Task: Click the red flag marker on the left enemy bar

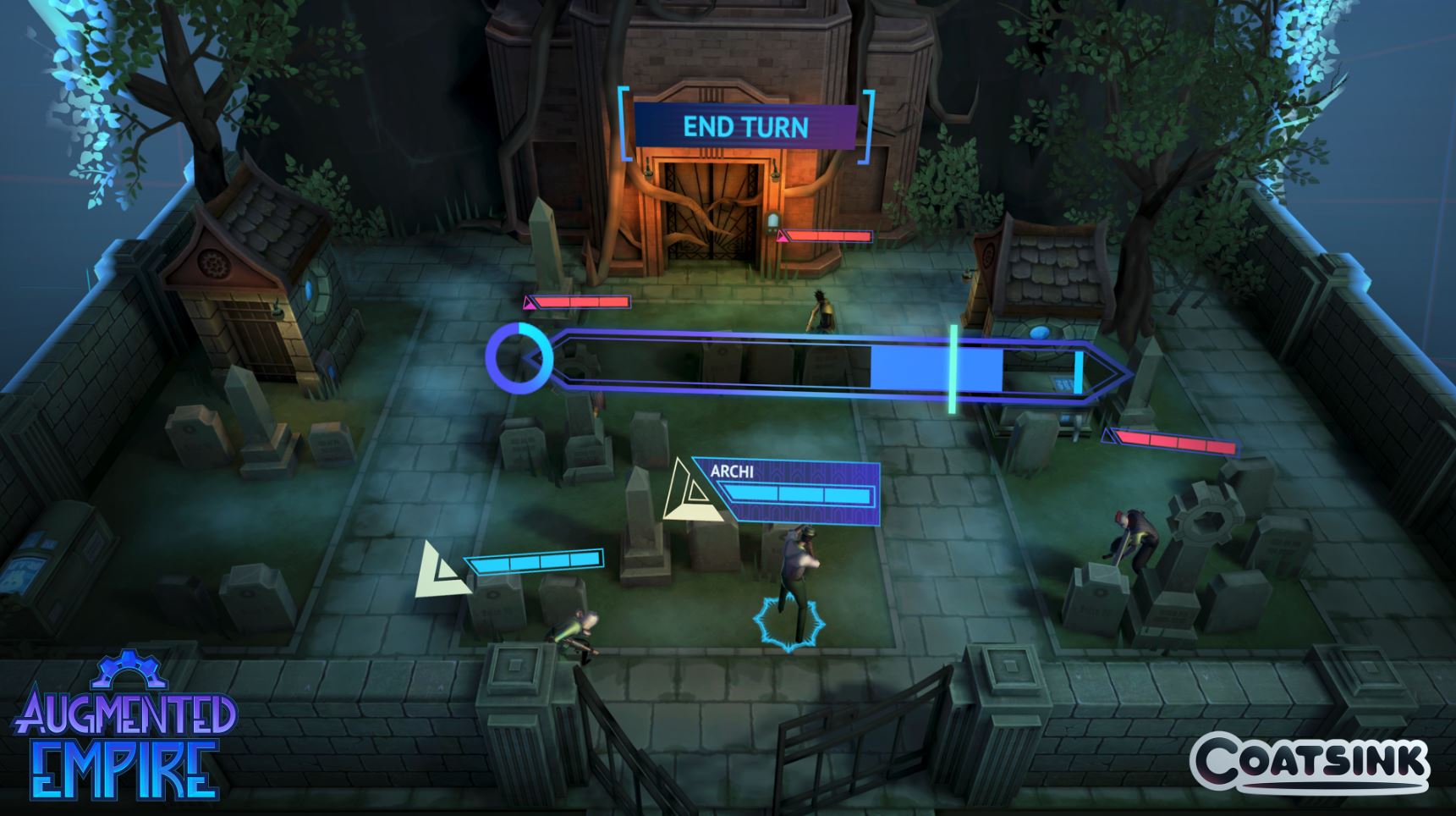Action: [530, 300]
